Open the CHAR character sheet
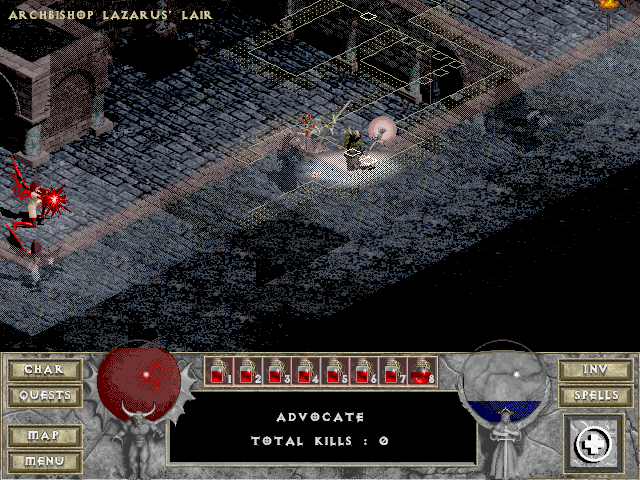640x480 pixels. [44, 370]
